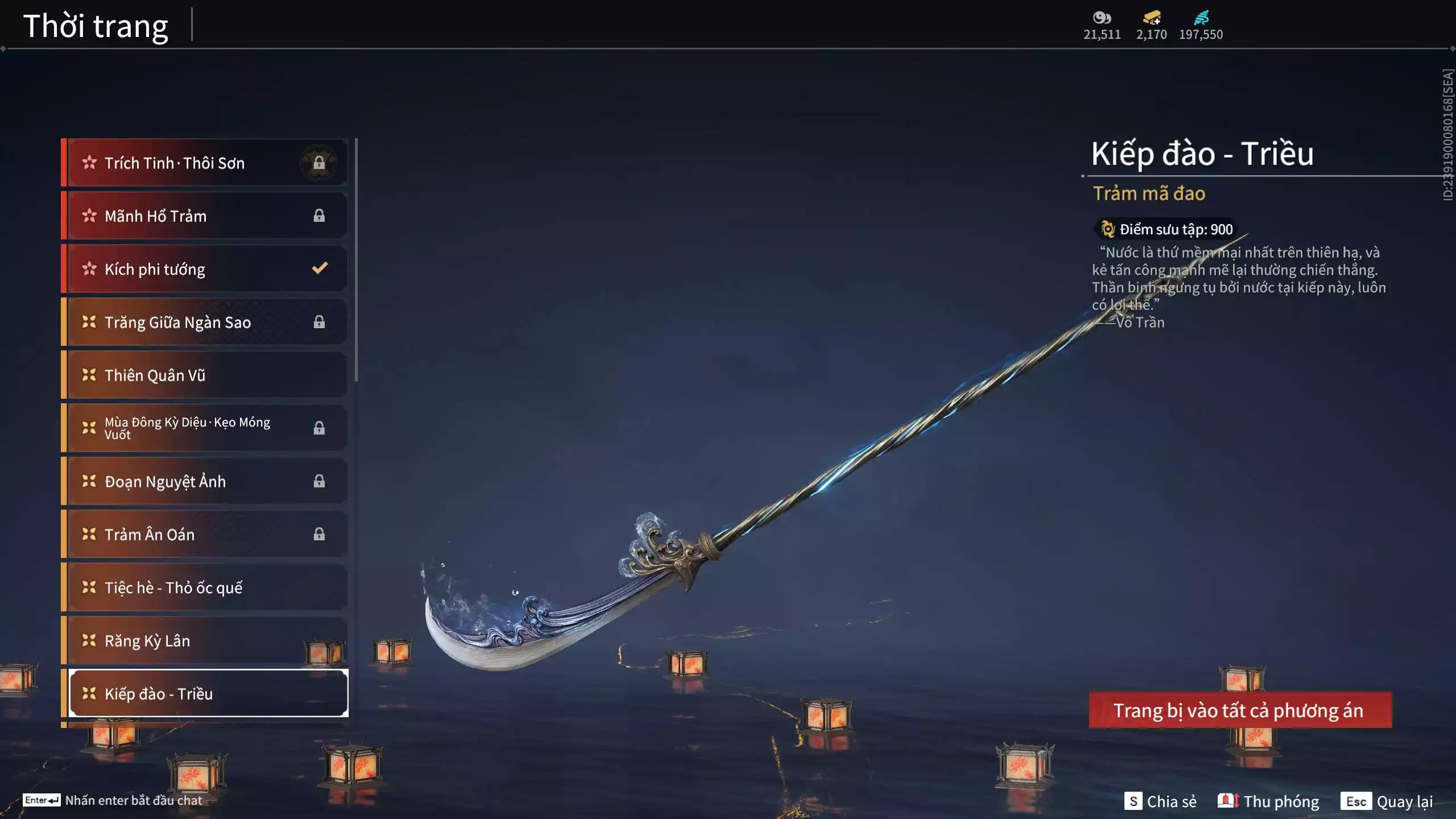Select Tiệc hè - Thỏ ốc quế
Screen dimensions: 1456x819
pos(205,588)
